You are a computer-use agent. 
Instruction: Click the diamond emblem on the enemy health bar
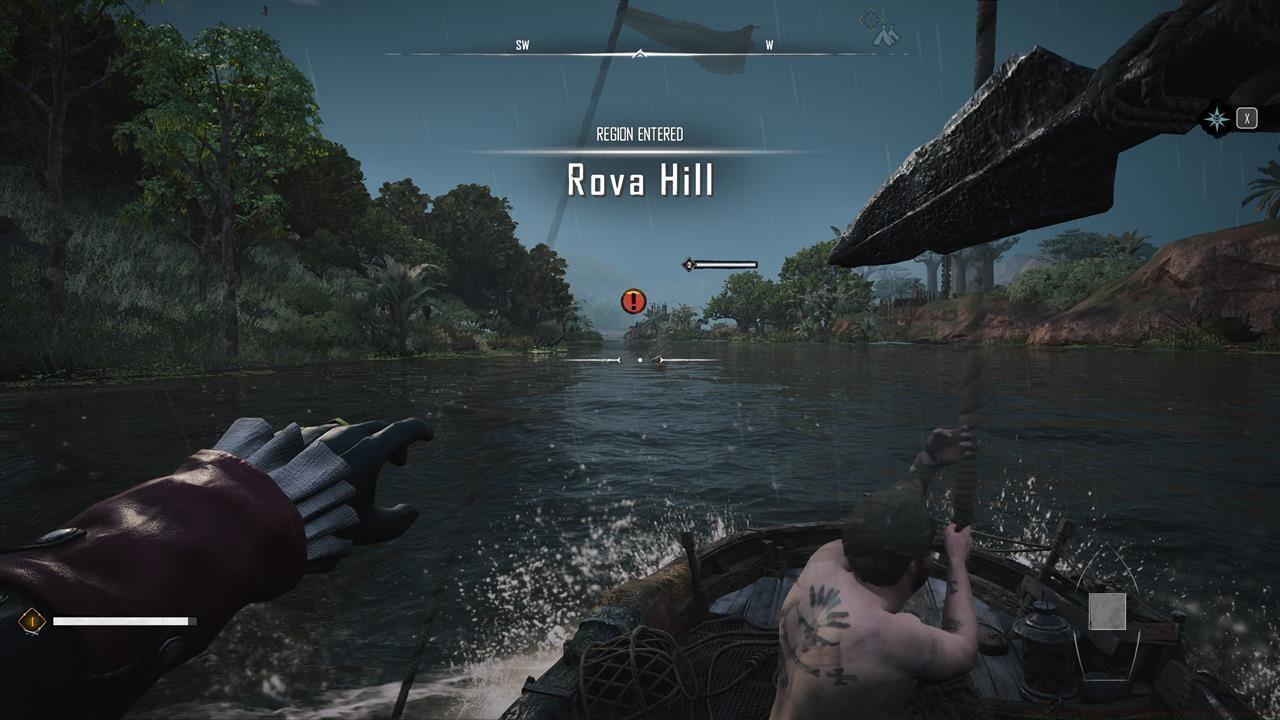(687, 264)
